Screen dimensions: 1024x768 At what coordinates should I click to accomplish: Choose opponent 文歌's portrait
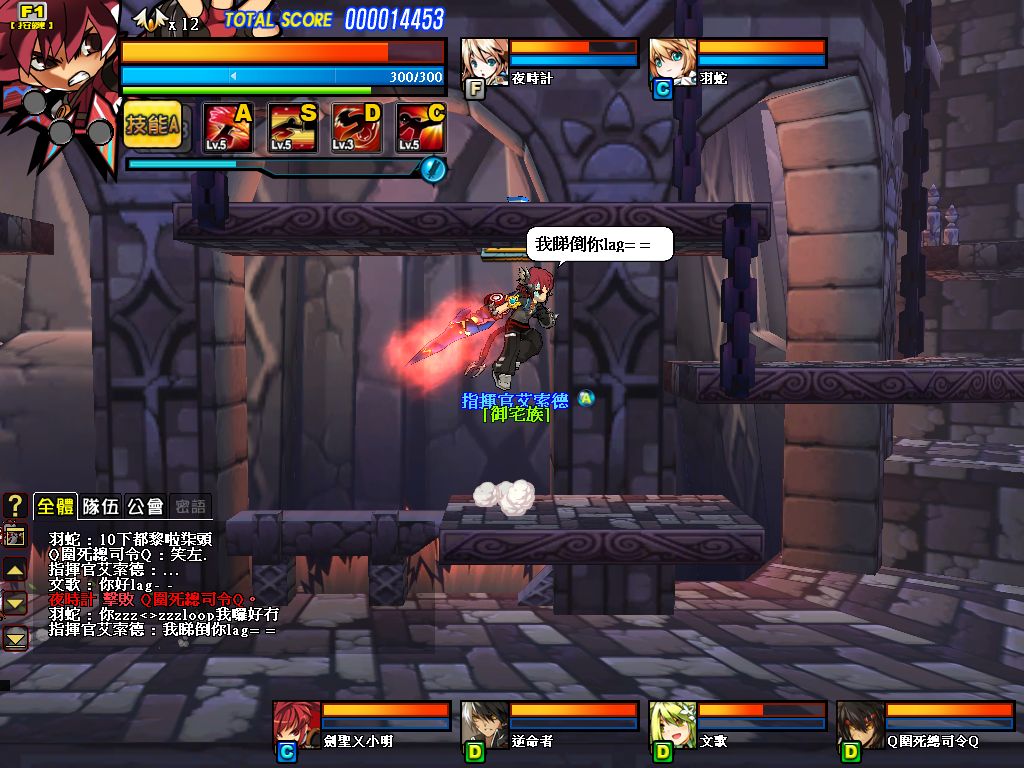click(672, 725)
